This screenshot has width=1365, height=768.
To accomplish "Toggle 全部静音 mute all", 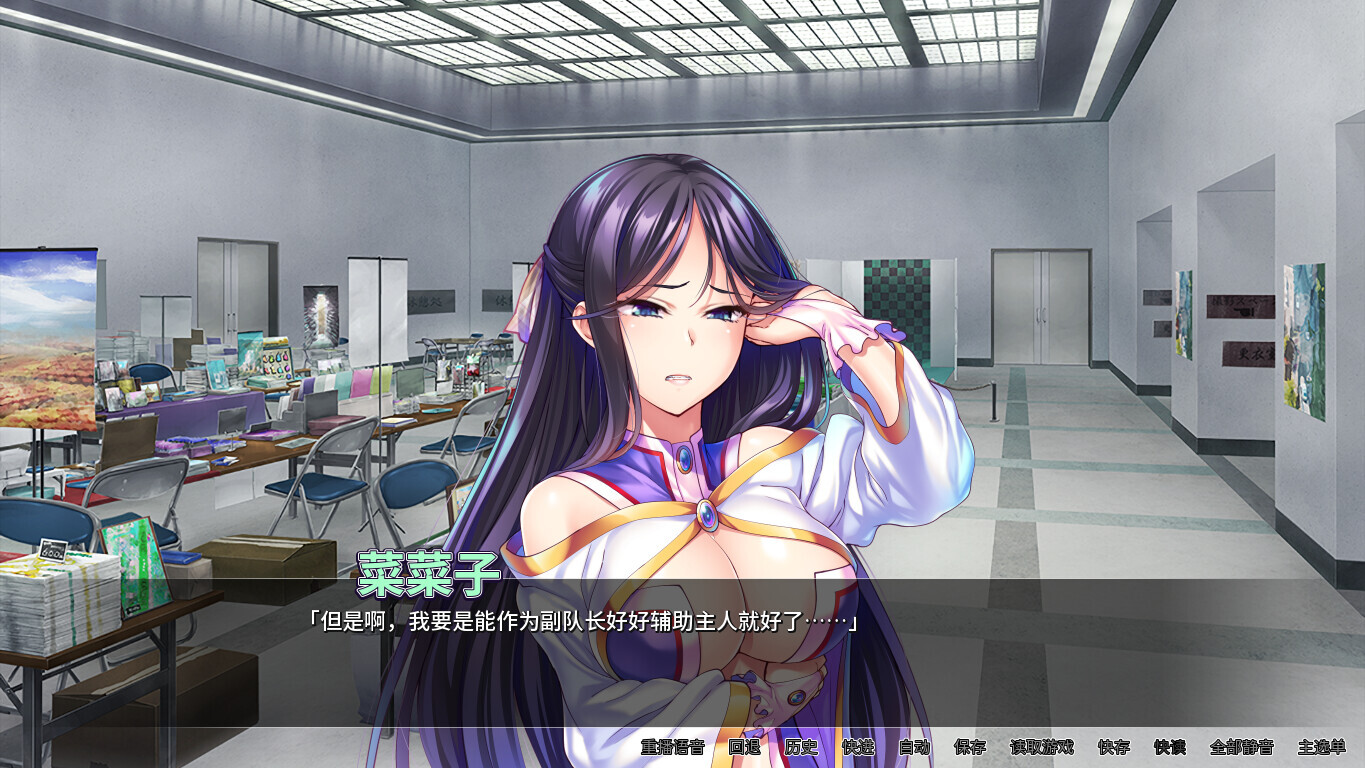I will click(1241, 747).
